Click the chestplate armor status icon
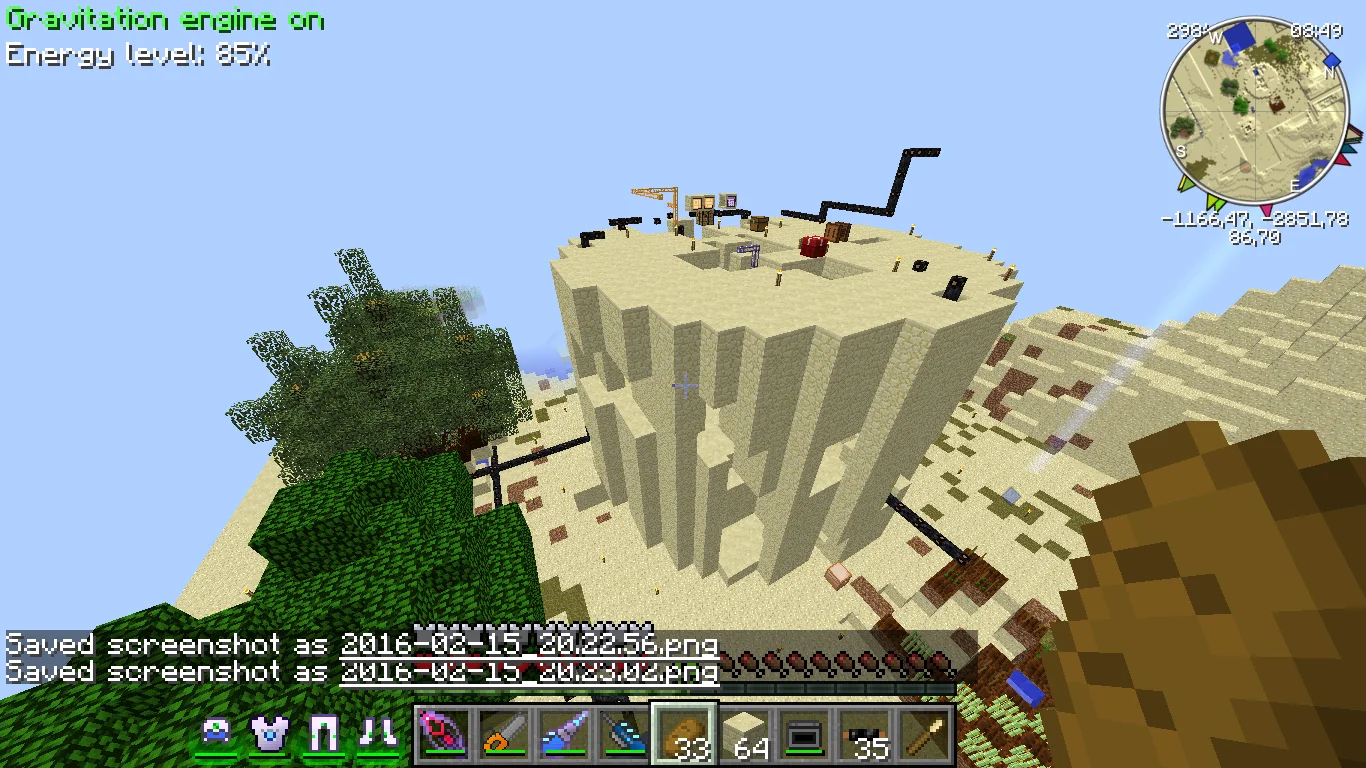This screenshot has height=768, width=1366. point(269,734)
